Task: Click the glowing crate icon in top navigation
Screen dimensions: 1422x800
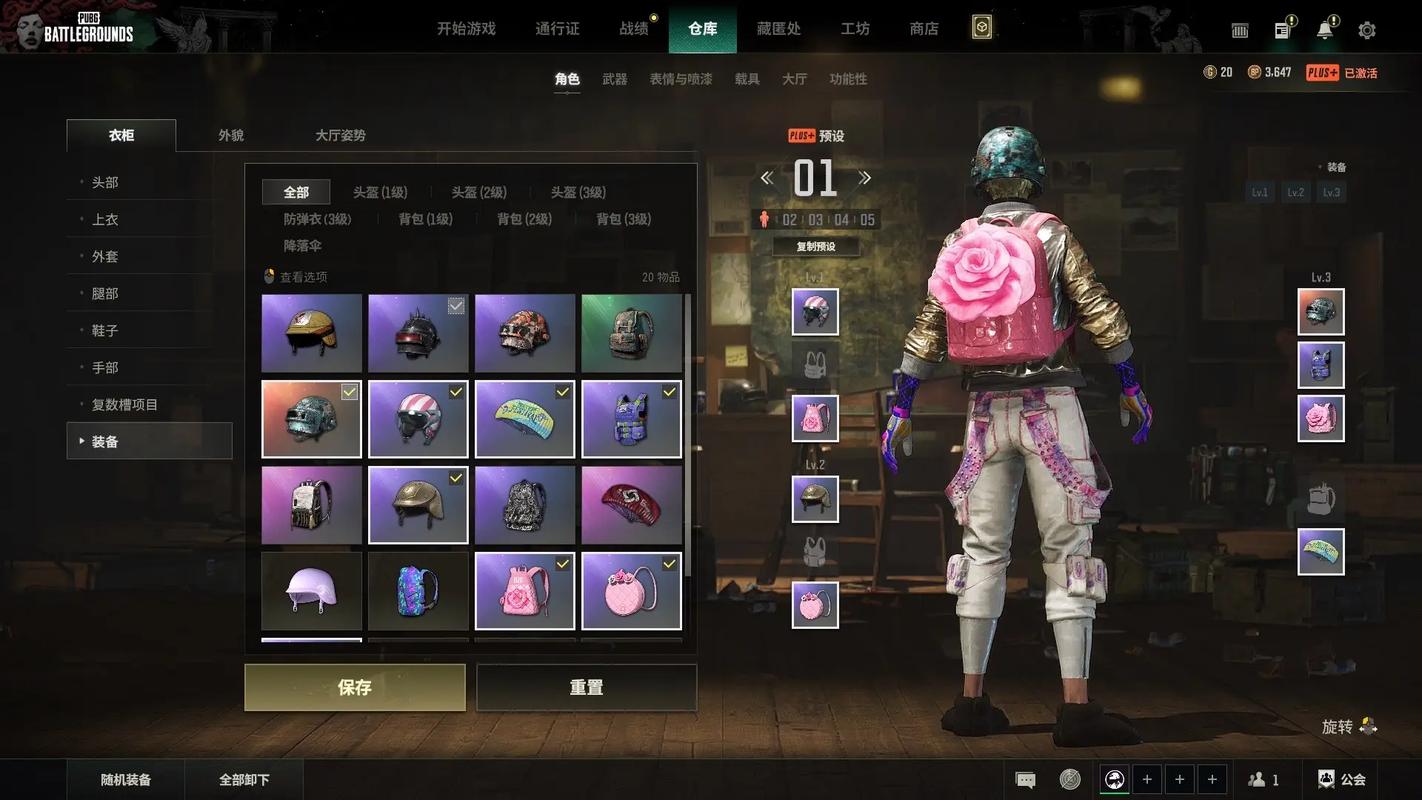Action: [x=980, y=27]
